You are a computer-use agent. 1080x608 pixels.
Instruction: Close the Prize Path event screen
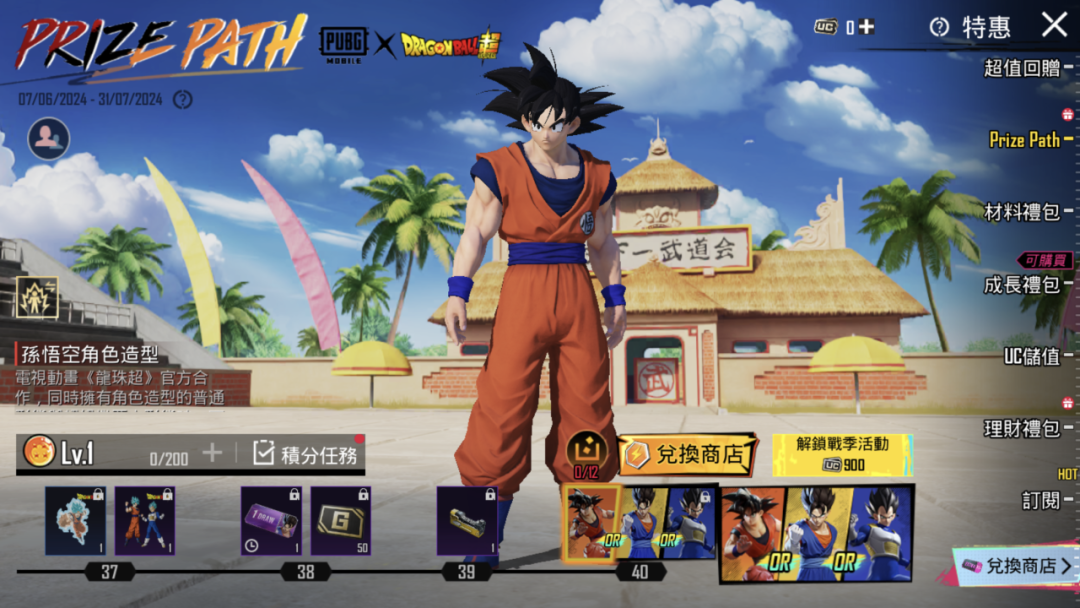click(1054, 24)
